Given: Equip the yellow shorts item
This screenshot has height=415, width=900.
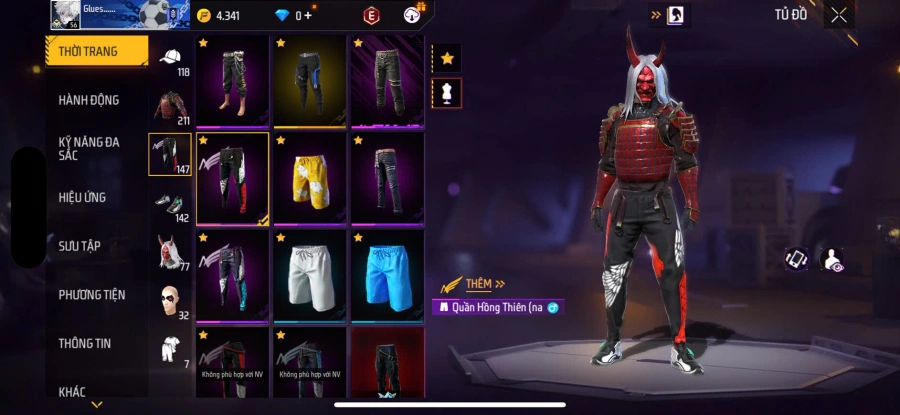Looking at the screenshot, I should [x=309, y=179].
